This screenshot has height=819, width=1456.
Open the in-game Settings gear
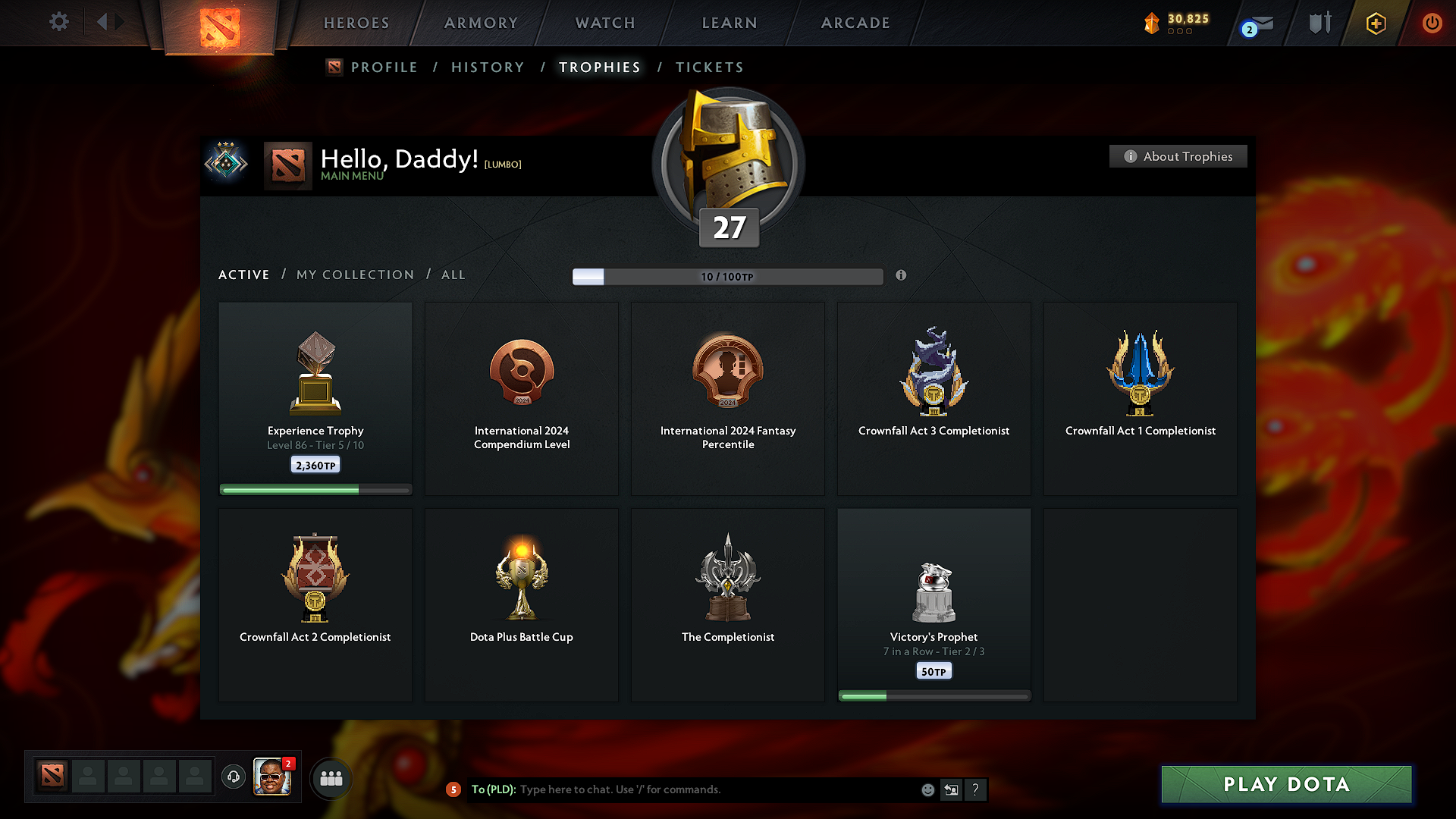pos(59,22)
